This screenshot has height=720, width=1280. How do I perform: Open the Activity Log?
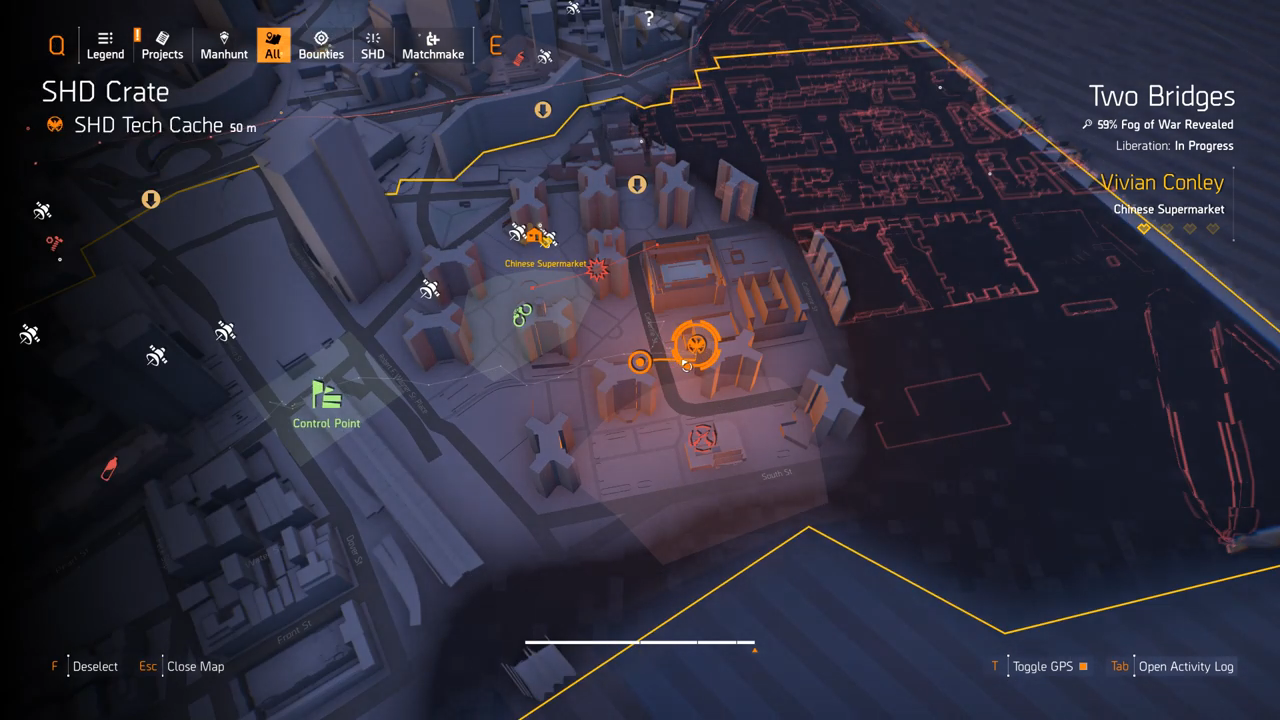pyautogui.click(x=1185, y=666)
